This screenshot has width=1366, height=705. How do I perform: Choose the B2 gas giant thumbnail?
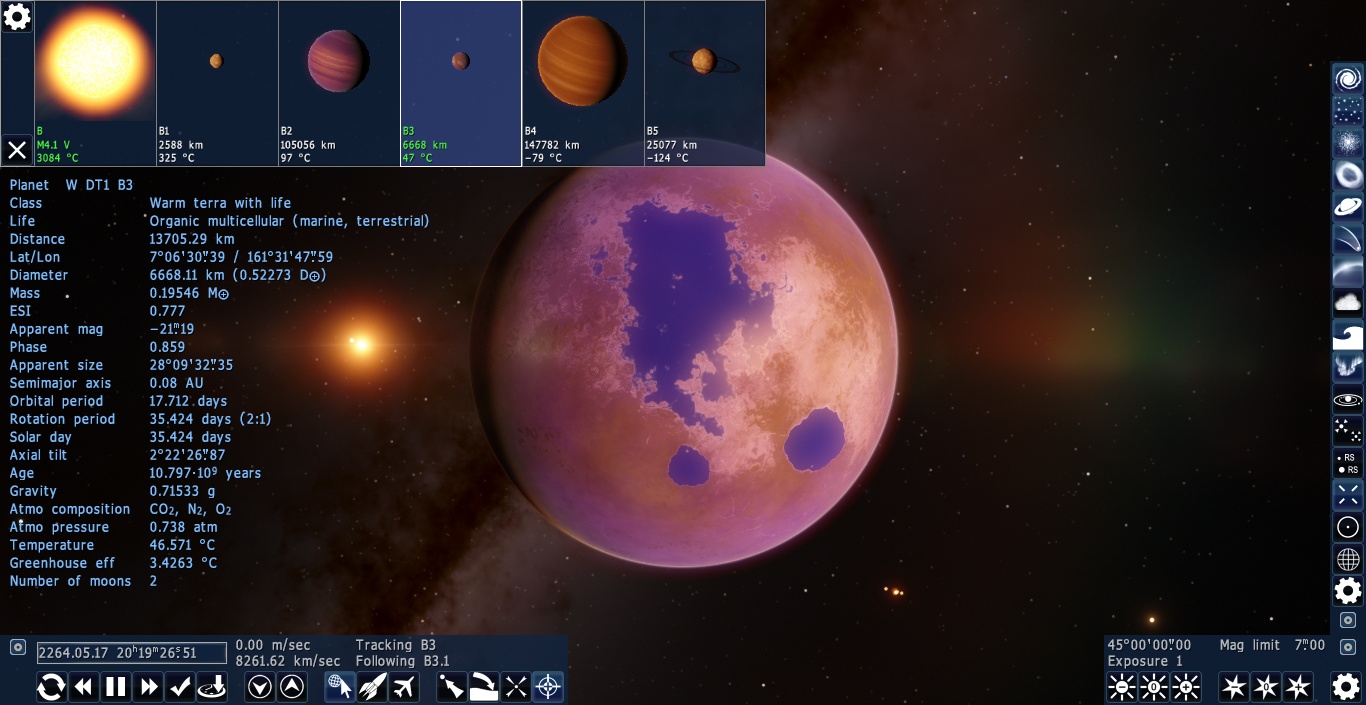(339, 82)
